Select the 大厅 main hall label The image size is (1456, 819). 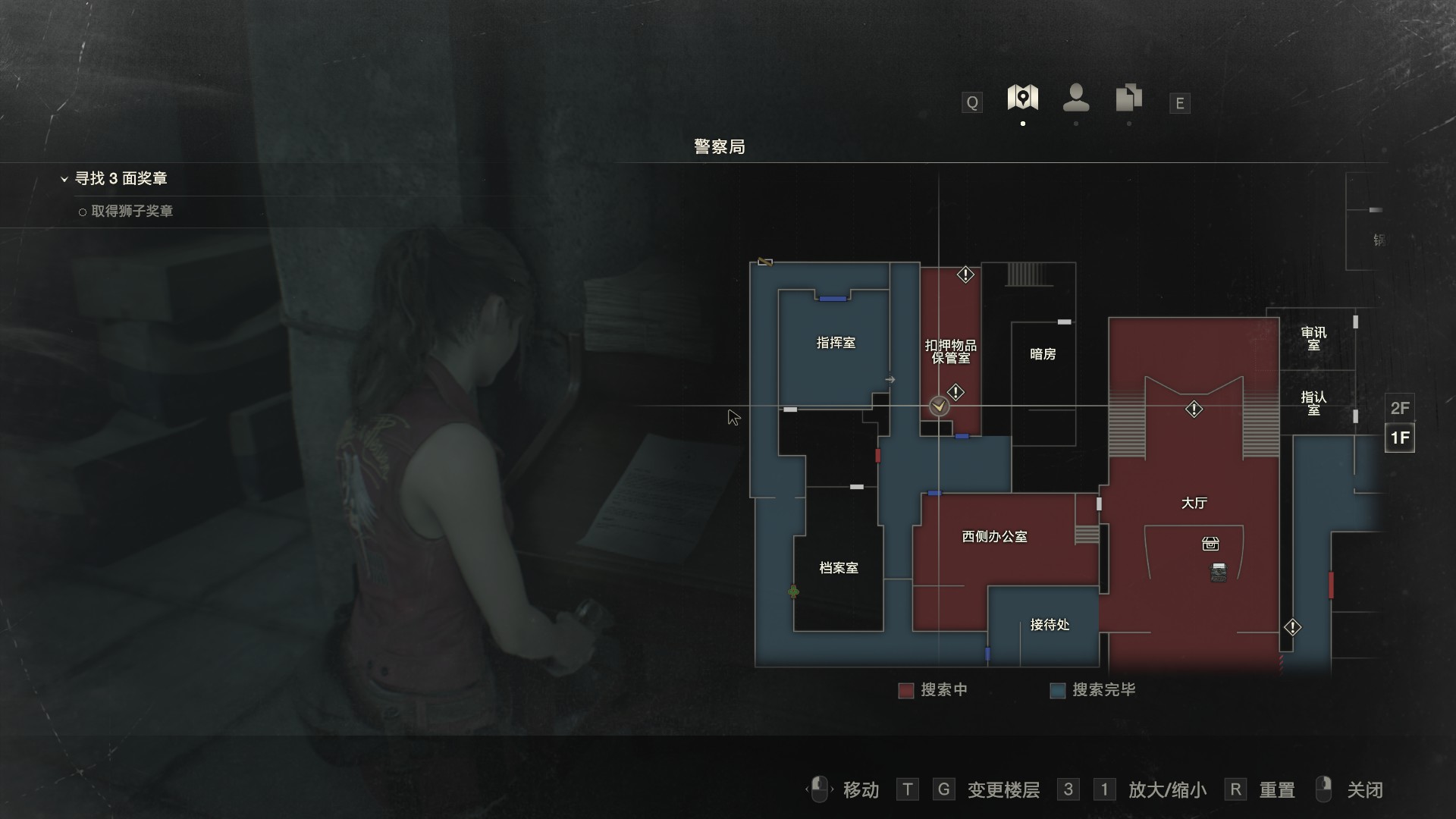click(1194, 503)
